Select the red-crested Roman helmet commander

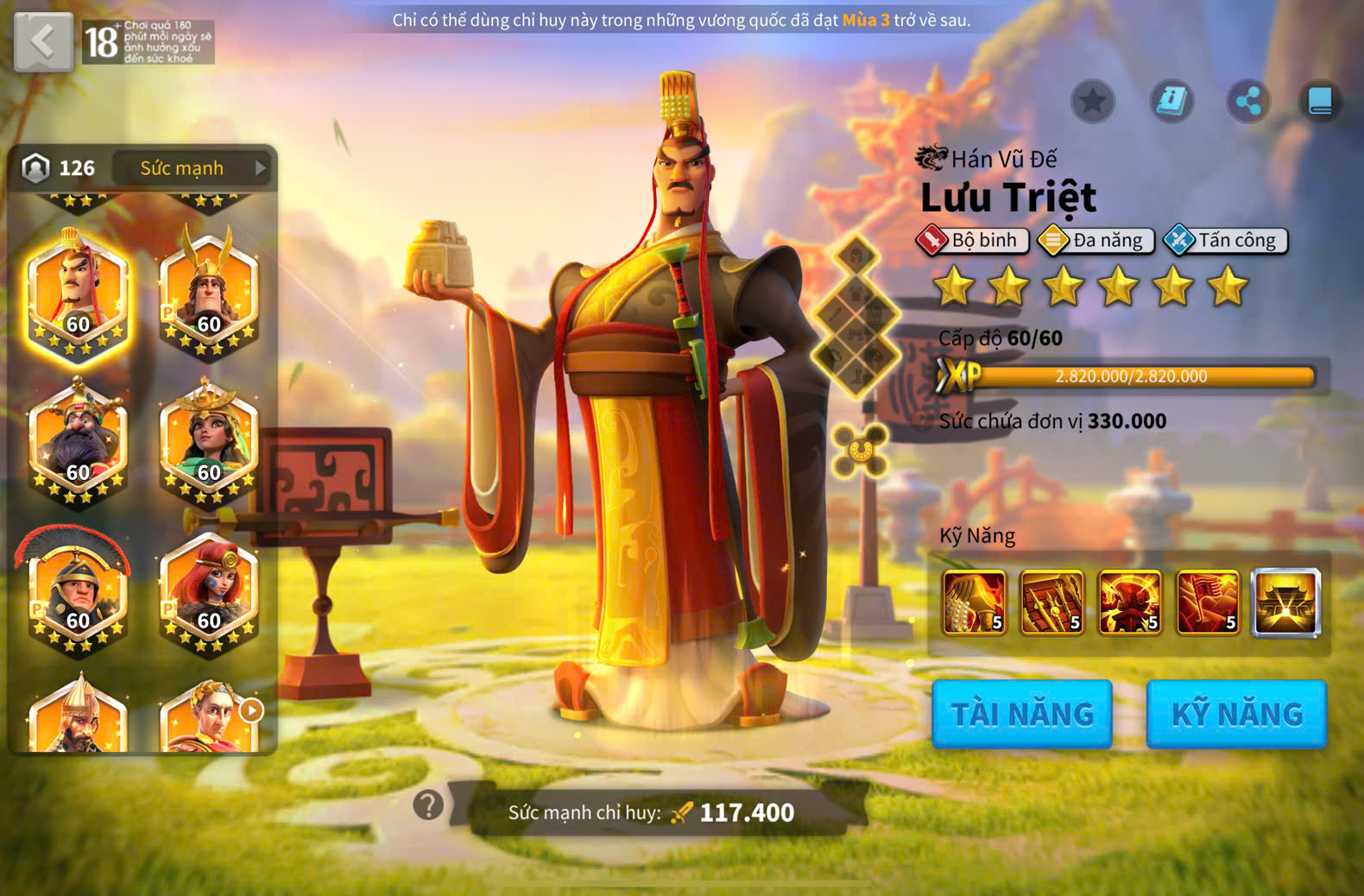(x=78, y=590)
